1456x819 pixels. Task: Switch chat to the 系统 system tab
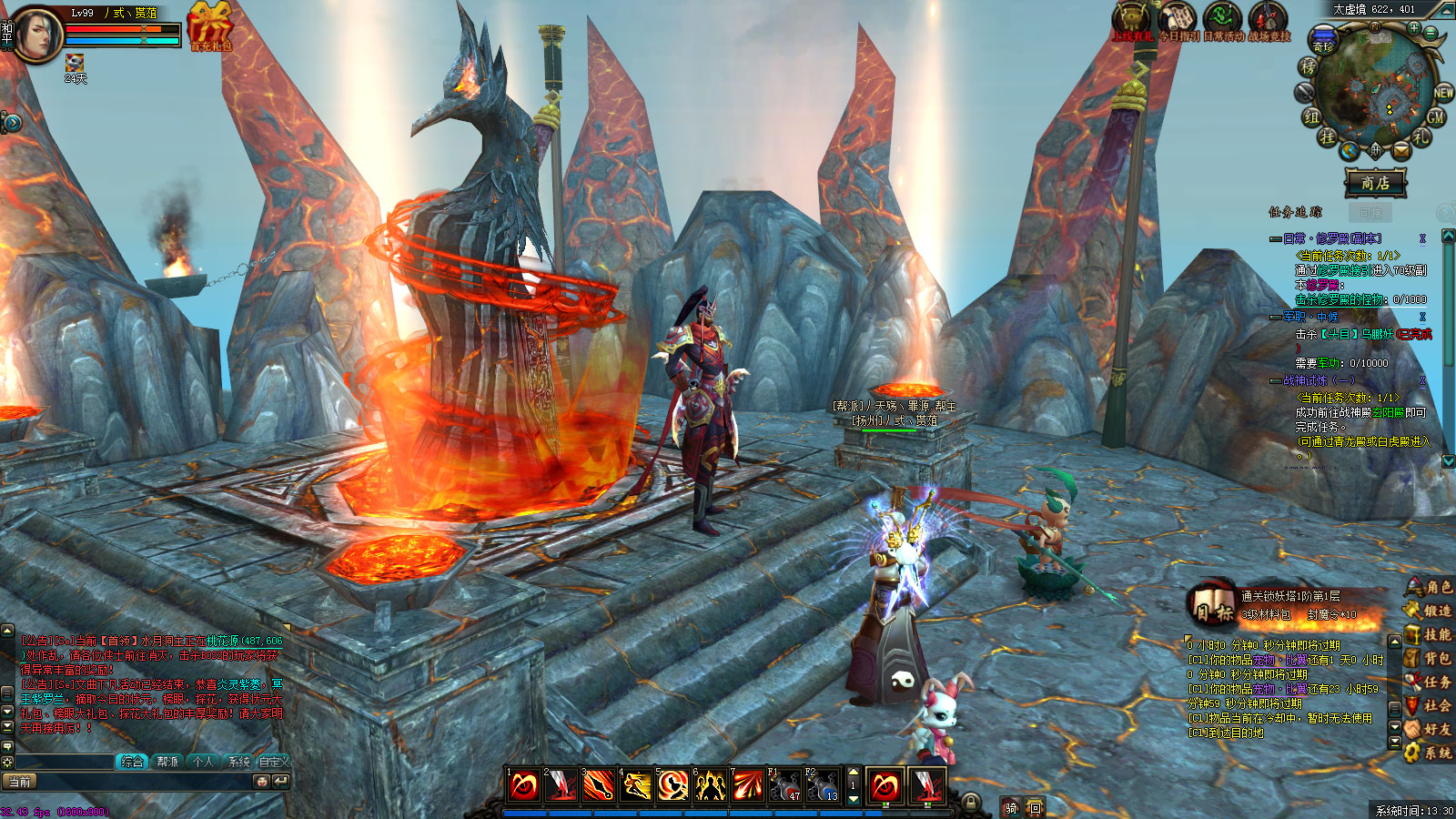(238, 762)
